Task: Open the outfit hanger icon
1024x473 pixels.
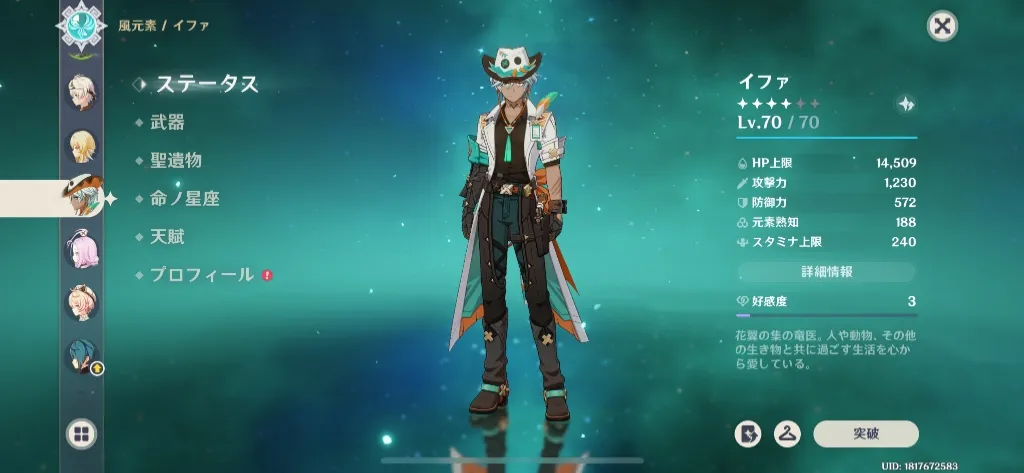Action: (x=787, y=433)
